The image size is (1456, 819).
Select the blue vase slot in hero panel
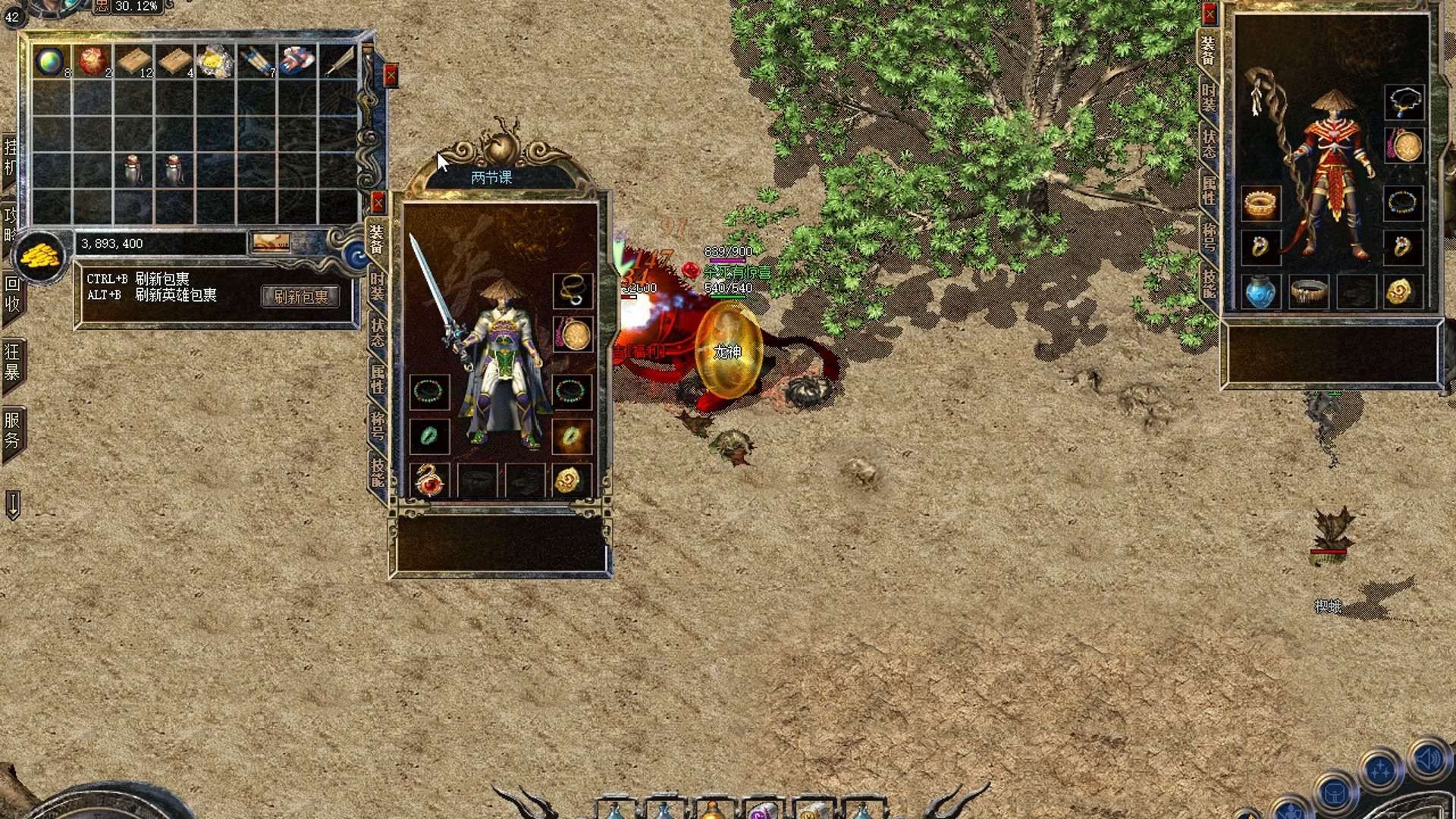[1260, 292]
